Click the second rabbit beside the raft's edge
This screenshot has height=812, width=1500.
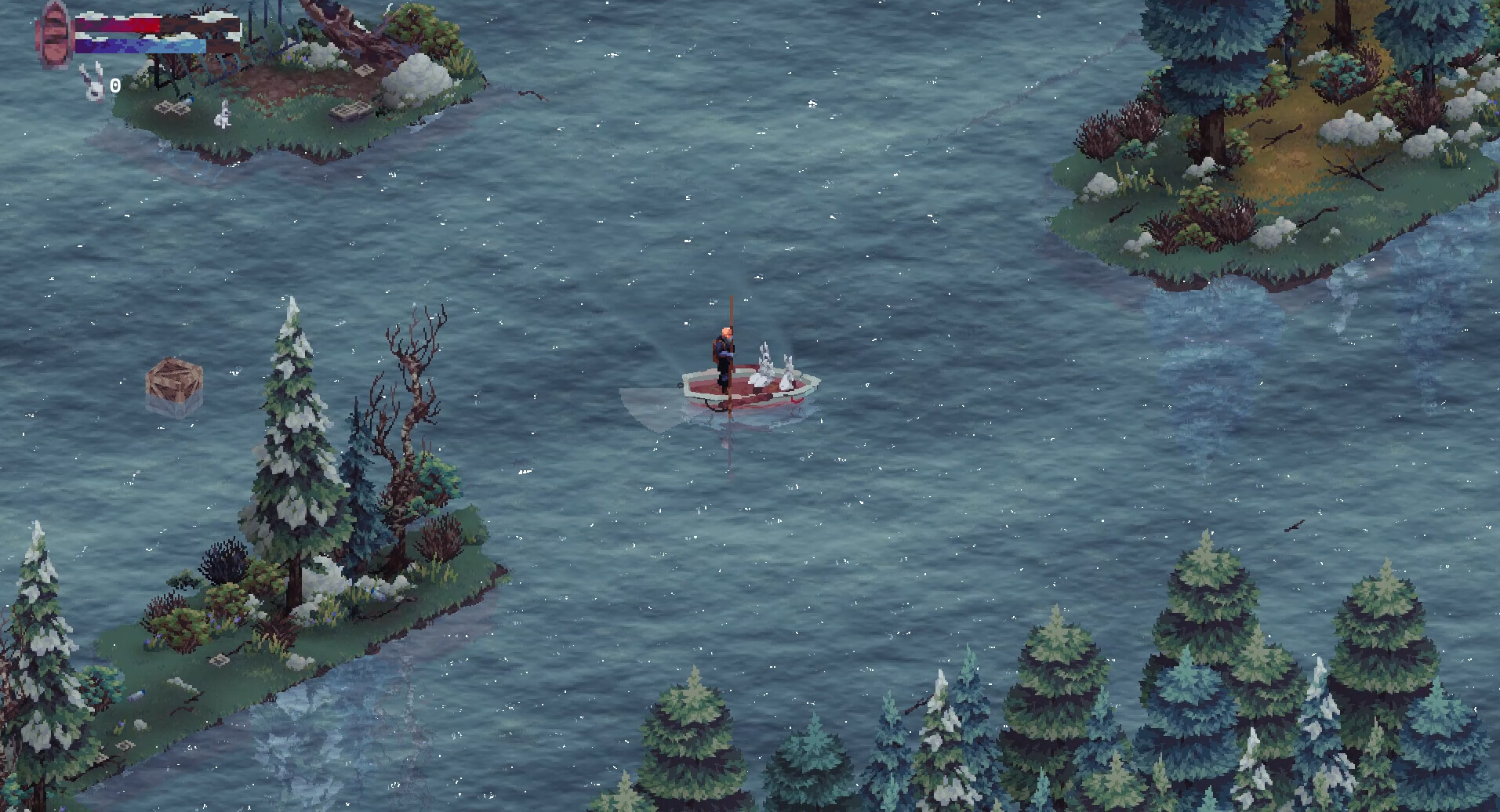point(786,370)
